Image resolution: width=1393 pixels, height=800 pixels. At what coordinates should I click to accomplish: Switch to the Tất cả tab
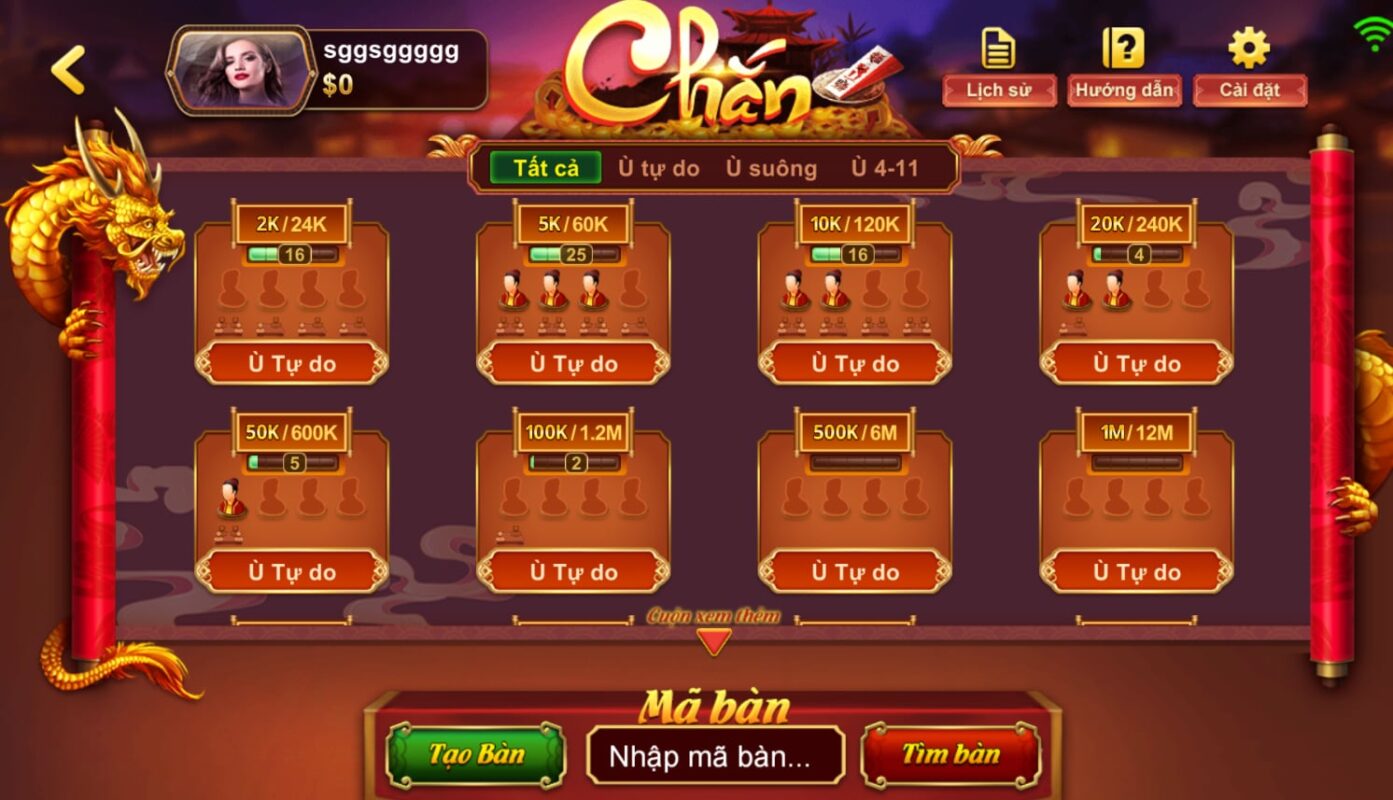[x=546, y=168]
